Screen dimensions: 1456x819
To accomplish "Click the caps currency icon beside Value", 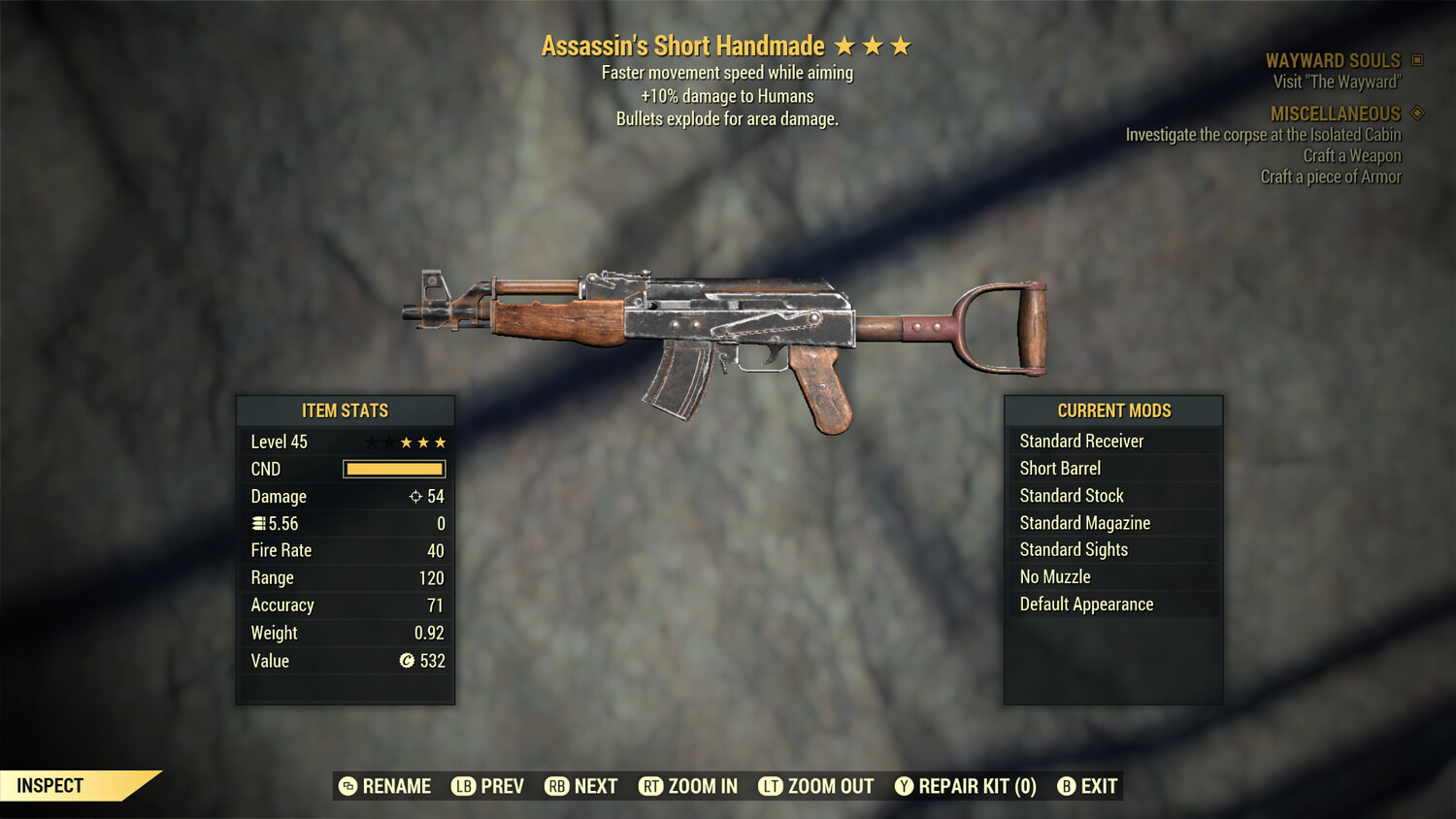I will tap(408, 661).
